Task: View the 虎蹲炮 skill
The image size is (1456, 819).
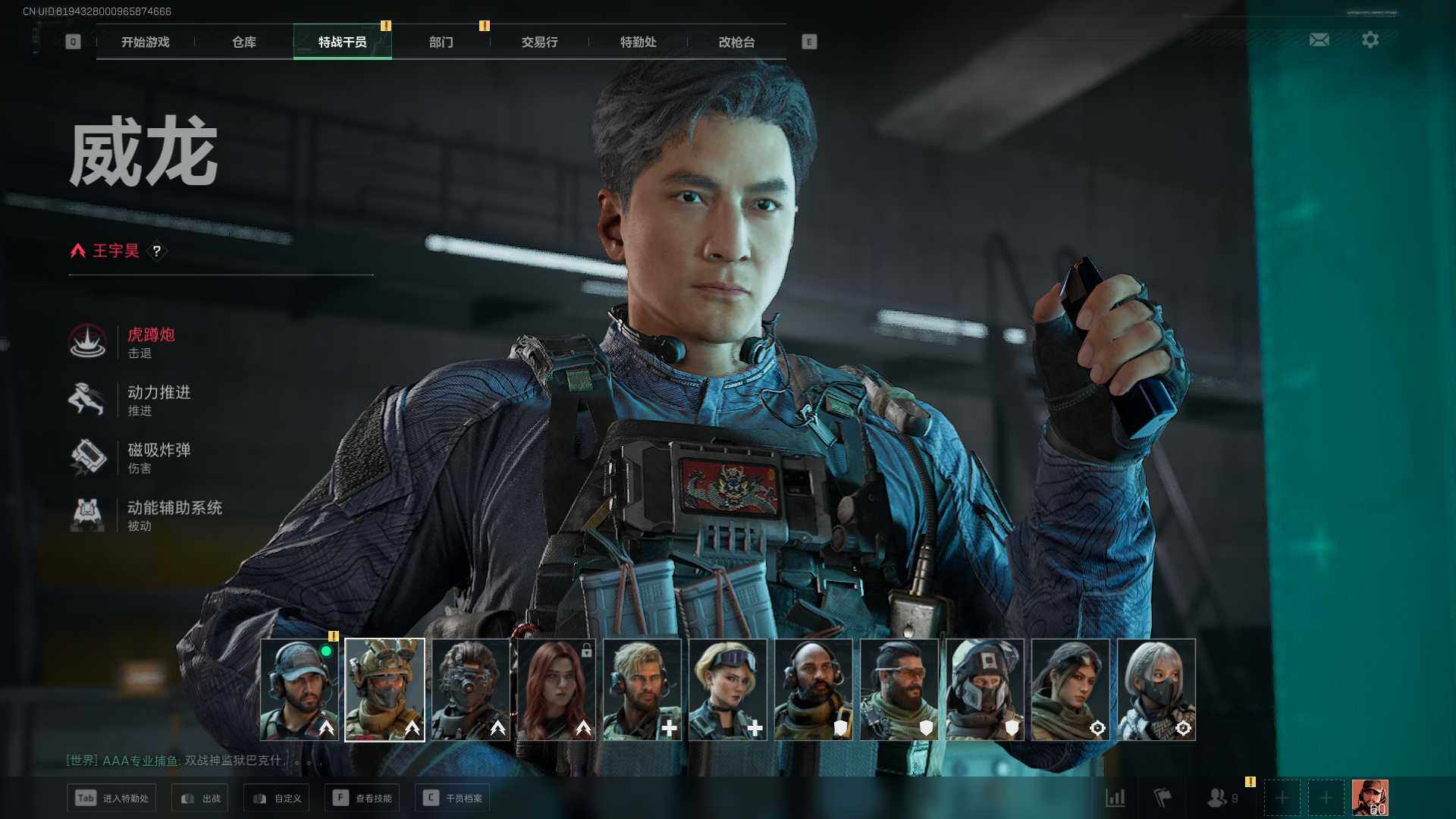Action: [150, 342]
